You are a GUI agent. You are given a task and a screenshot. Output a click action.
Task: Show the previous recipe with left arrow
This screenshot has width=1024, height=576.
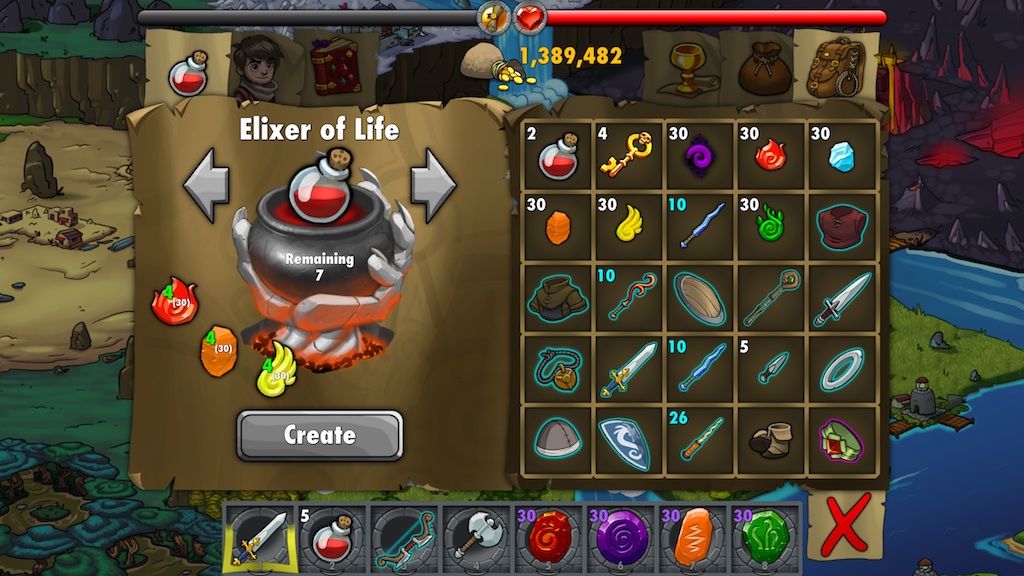207,185
